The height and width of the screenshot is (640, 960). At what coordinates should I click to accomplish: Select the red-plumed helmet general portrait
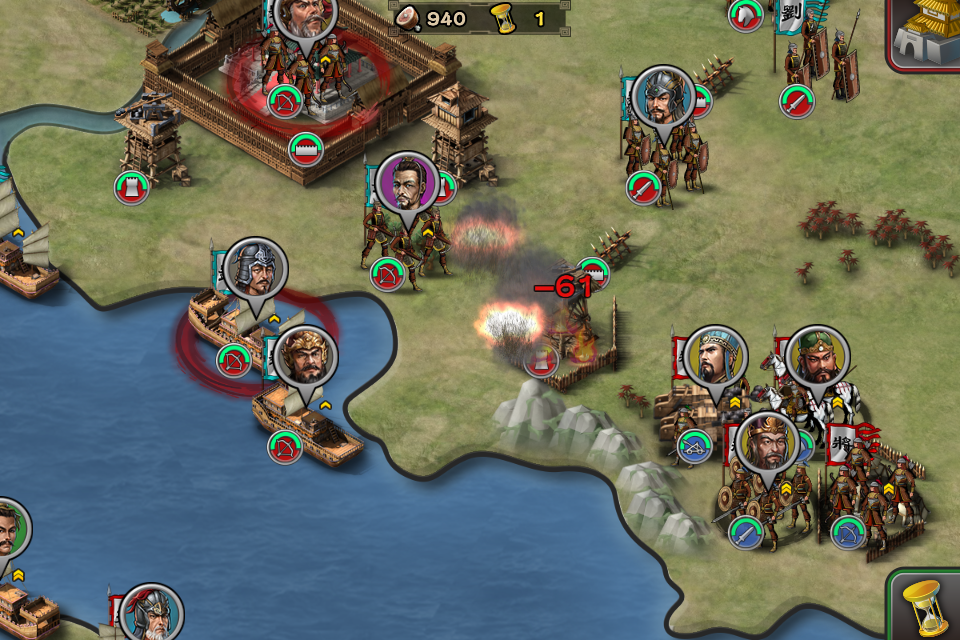point(152,613)
